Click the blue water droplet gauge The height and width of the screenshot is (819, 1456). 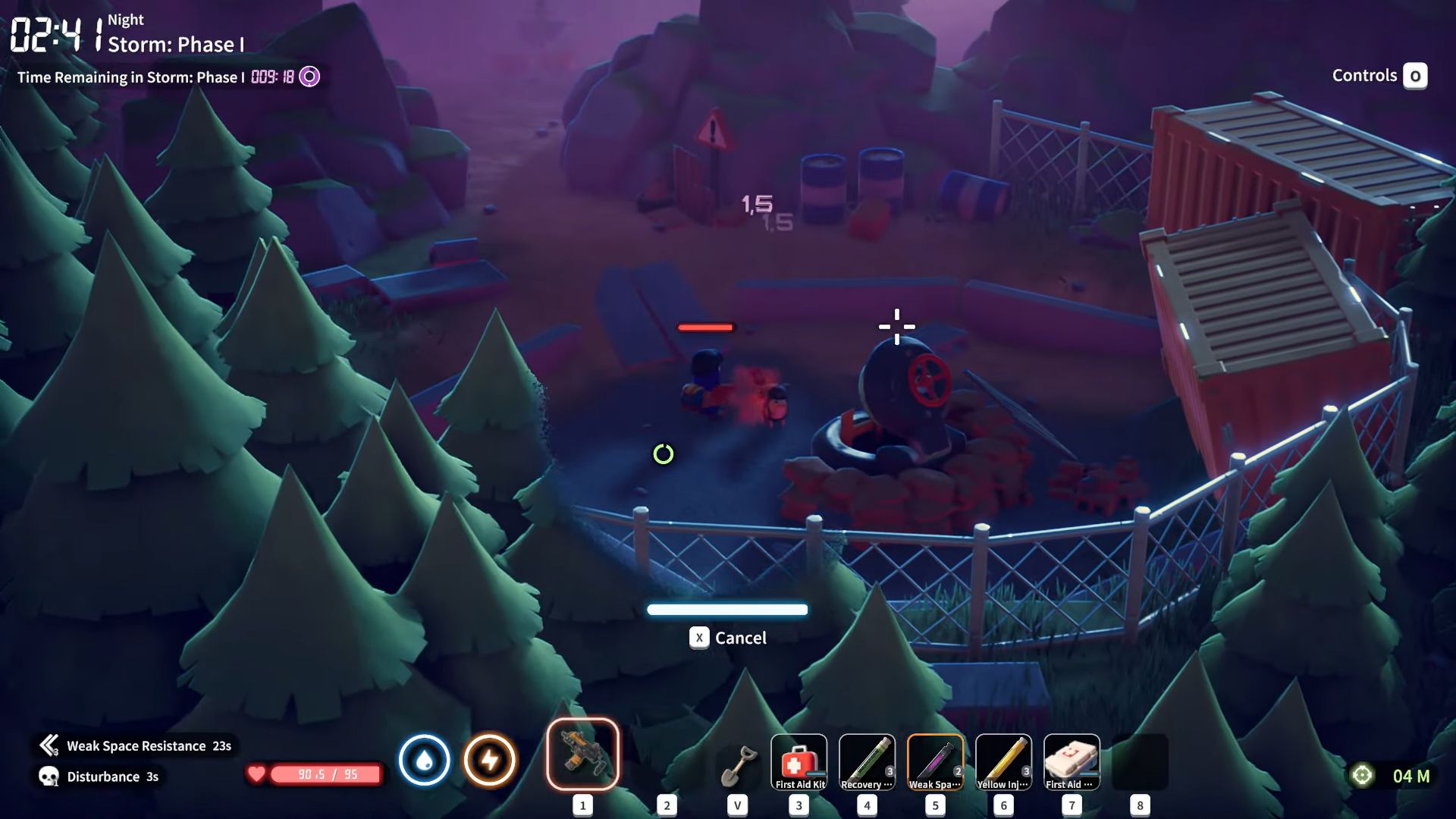[x=424, y=760]
